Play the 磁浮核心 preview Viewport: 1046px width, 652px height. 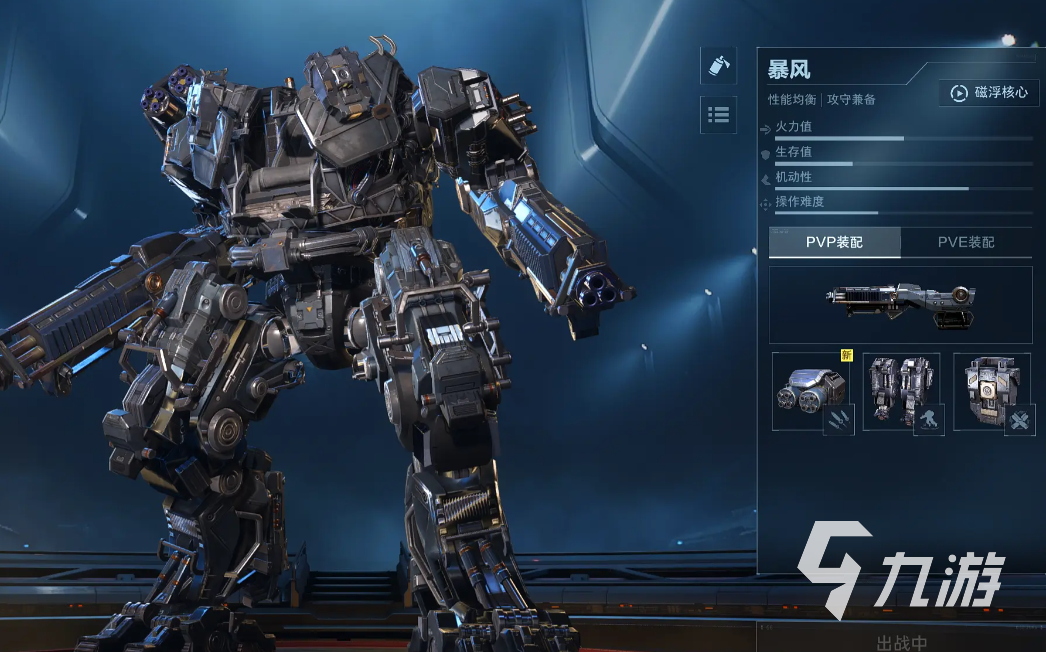click(987, 93)
